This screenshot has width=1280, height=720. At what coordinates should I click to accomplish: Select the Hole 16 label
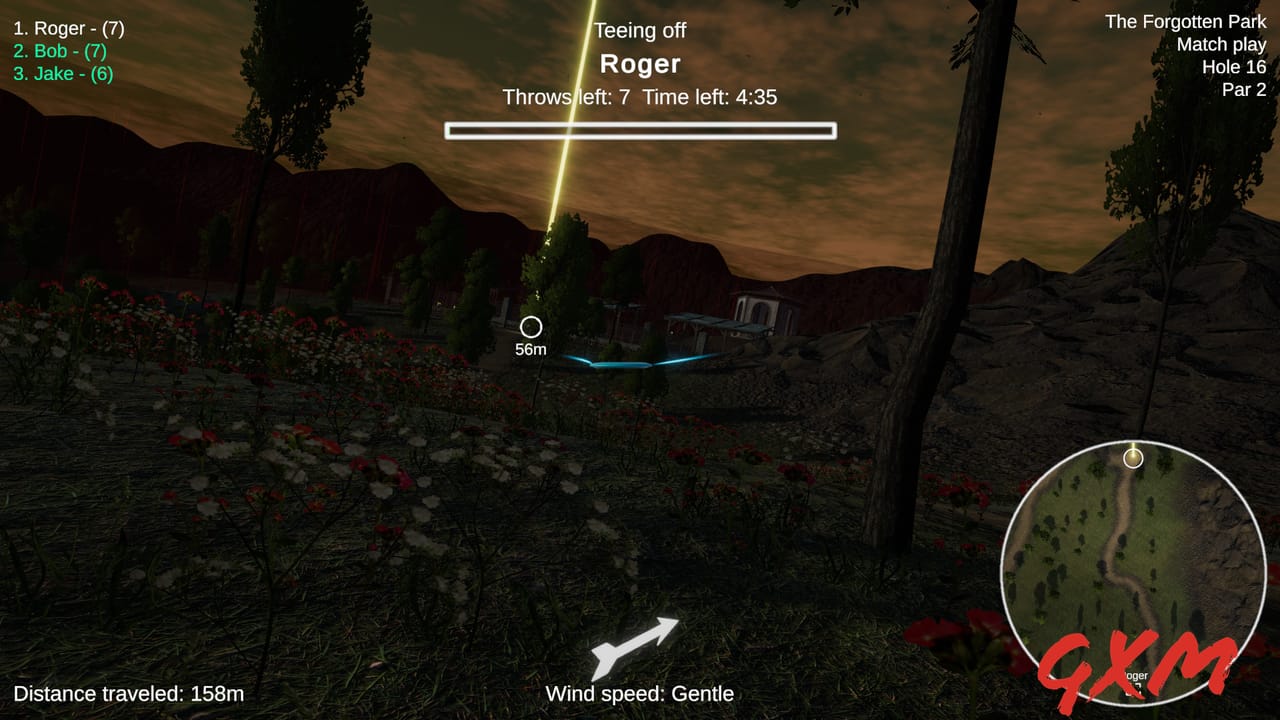coord(1232,67)
